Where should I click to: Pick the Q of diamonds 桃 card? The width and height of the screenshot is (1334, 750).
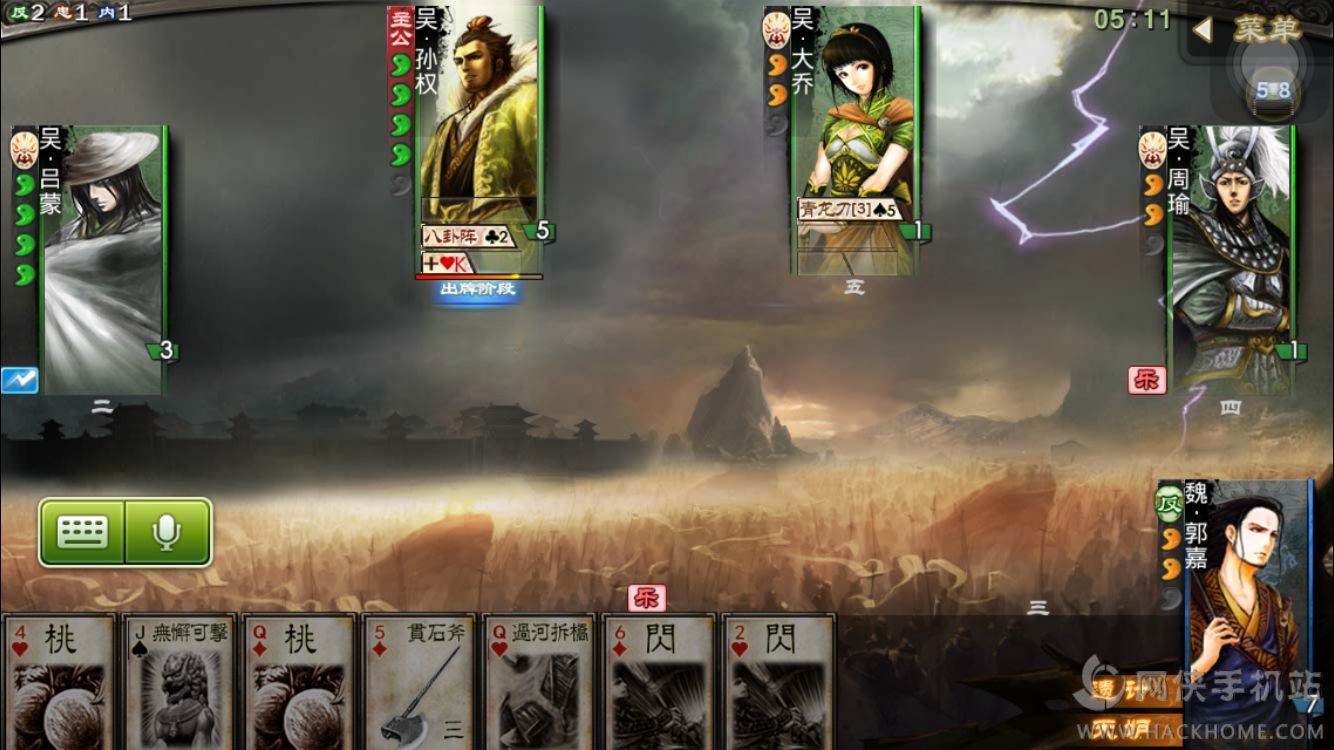(299, 682)
